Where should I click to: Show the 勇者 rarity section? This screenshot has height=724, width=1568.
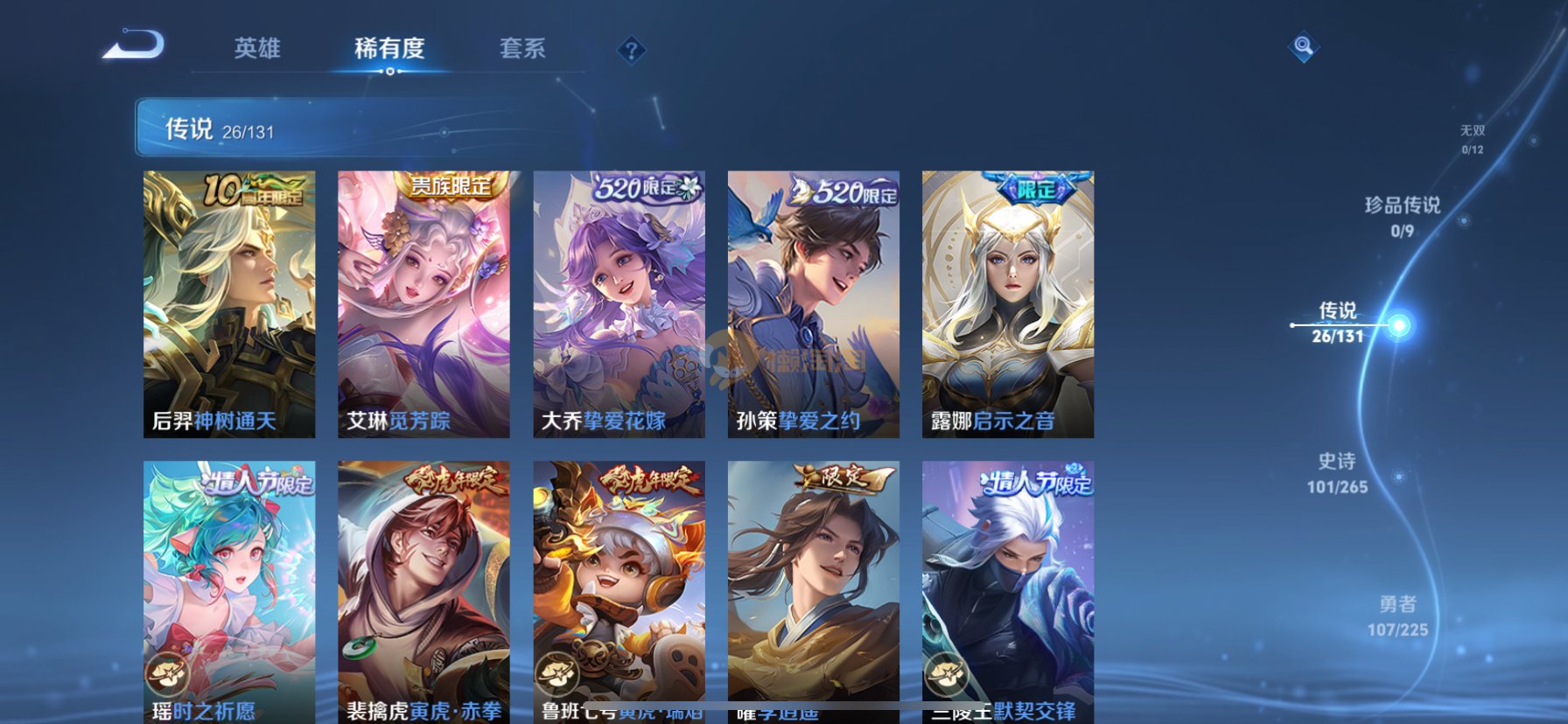[x=1397, y=616]
